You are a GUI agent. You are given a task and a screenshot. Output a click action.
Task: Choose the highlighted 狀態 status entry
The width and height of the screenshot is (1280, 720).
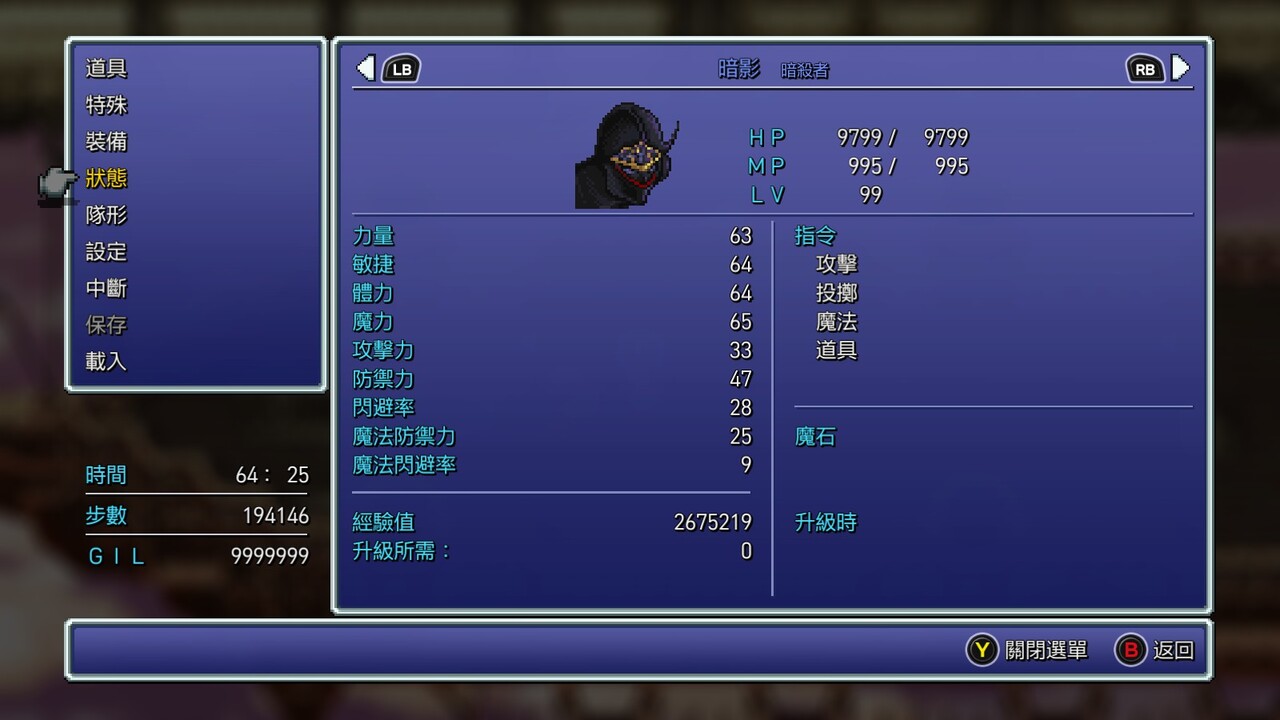click(x=106, y=179)
